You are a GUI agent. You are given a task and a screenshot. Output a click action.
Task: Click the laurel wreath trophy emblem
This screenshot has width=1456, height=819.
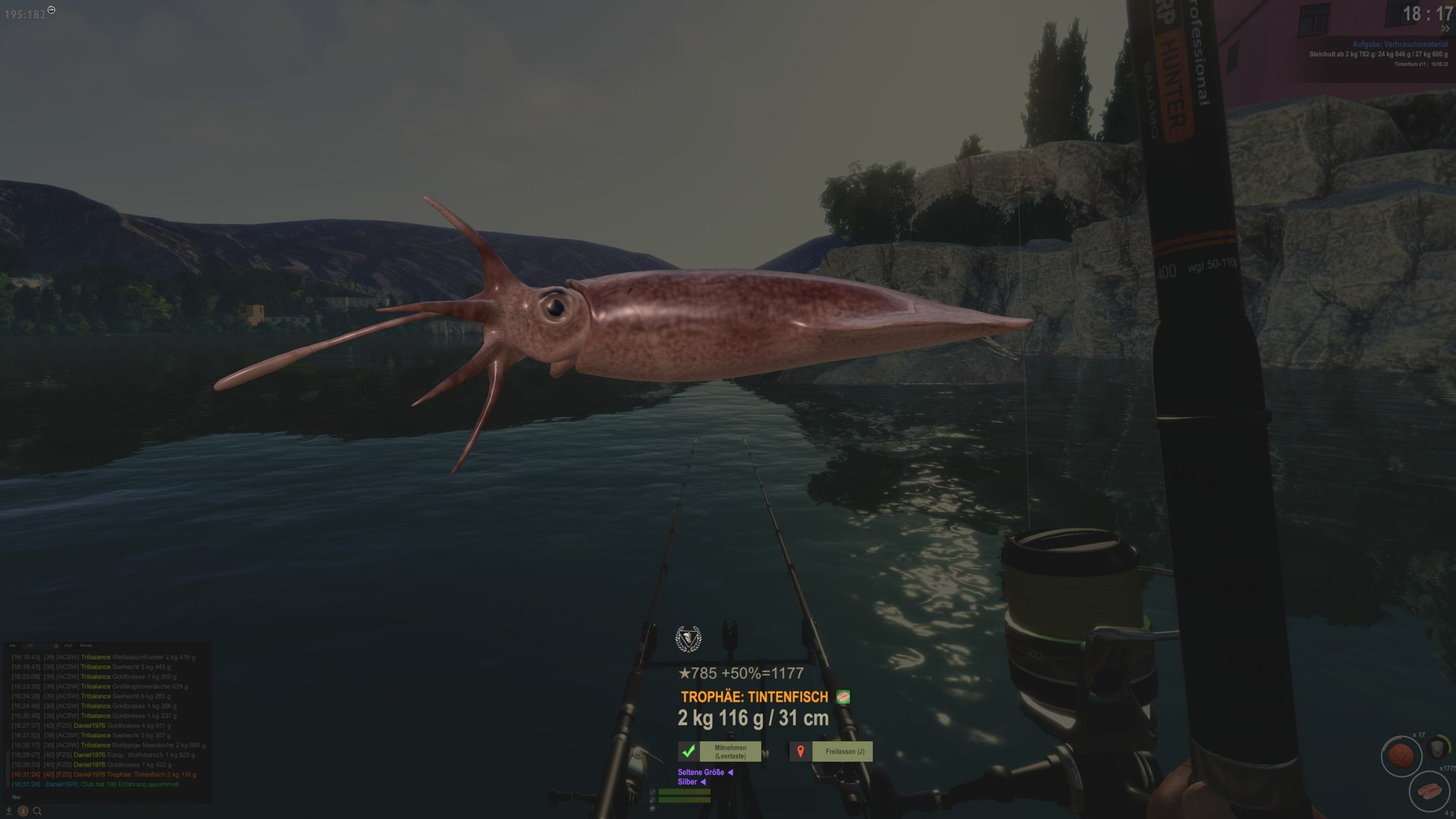click(689, 639)
